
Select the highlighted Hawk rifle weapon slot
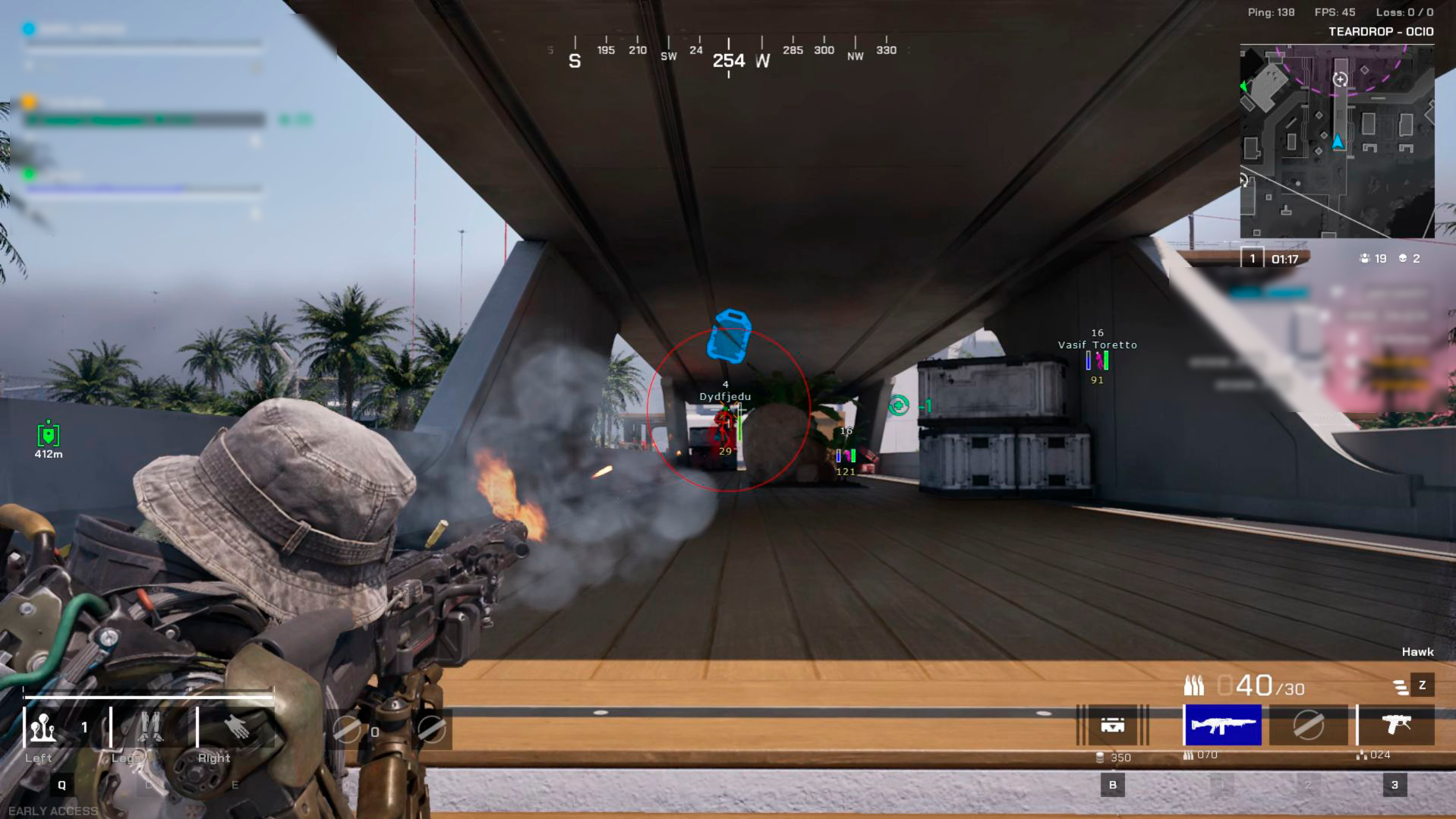(1222, 725)
